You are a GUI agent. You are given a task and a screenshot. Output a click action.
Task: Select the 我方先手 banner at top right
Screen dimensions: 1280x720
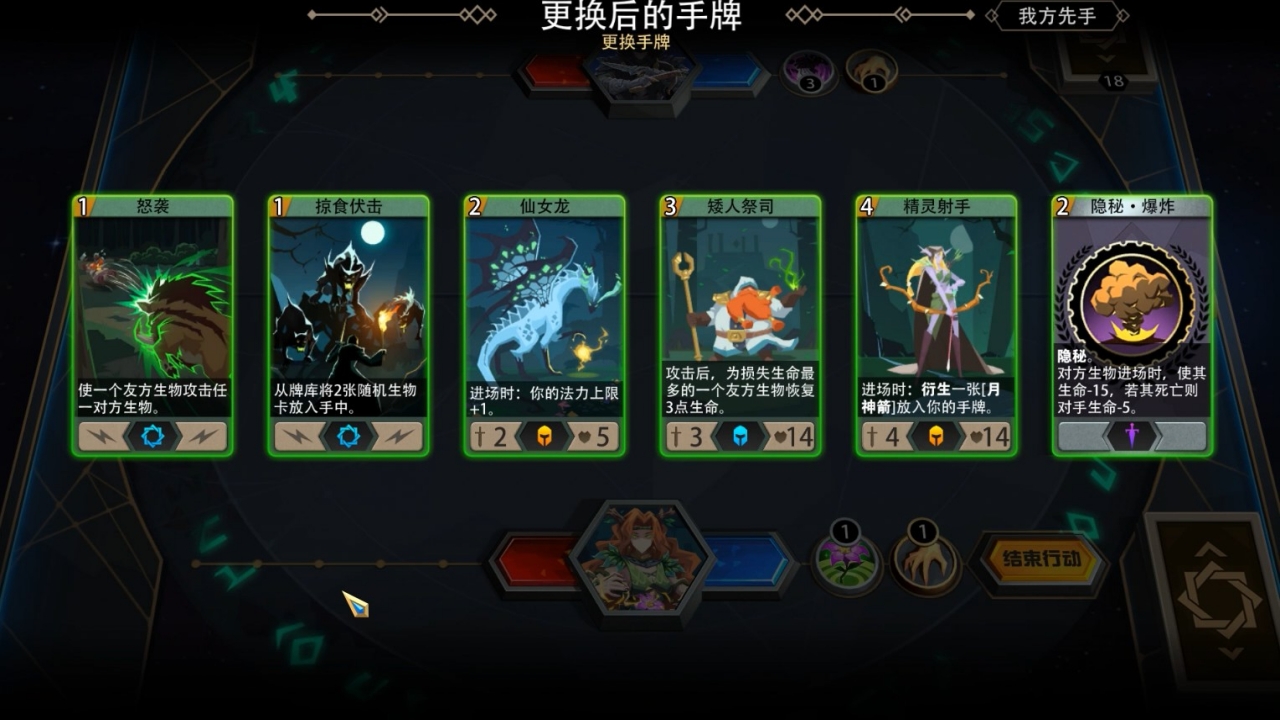(x=1055, y=16)
